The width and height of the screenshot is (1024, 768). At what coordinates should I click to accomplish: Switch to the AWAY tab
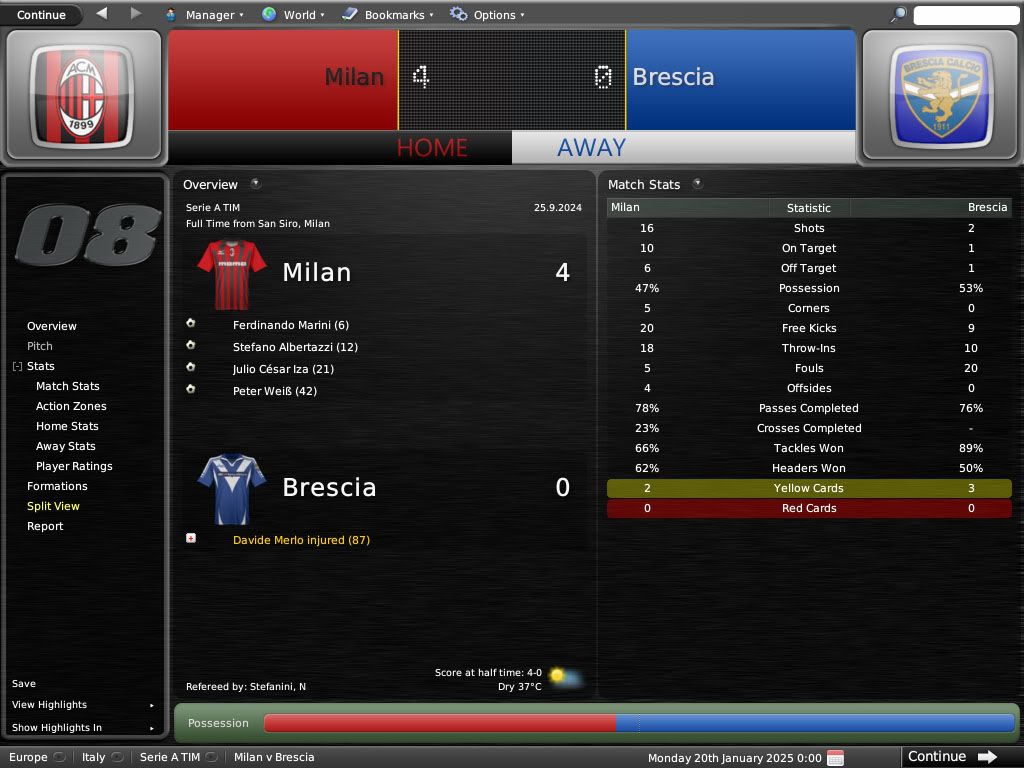[591, 147]
